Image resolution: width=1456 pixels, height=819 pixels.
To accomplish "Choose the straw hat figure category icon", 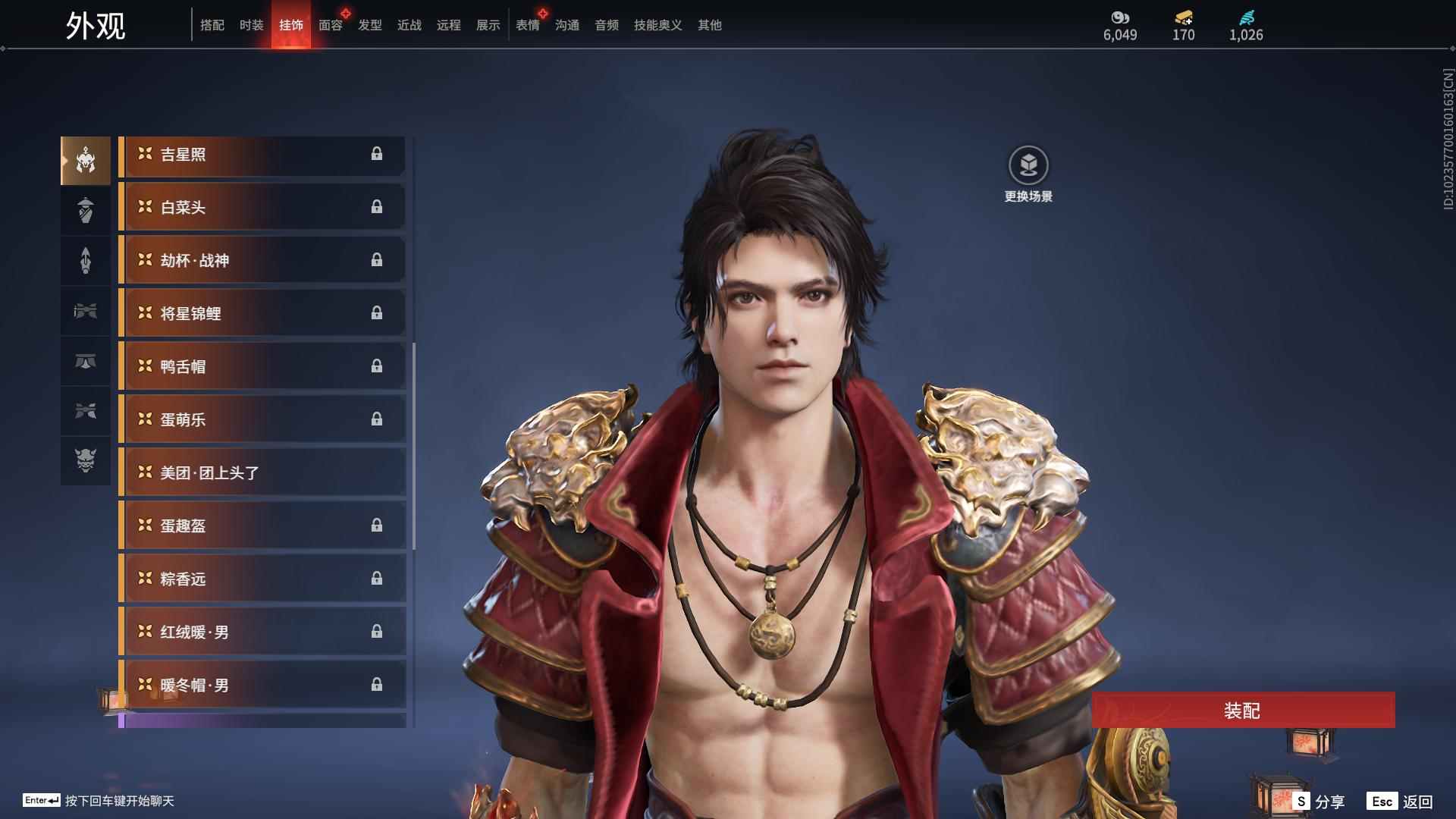I will coord(86,210).
